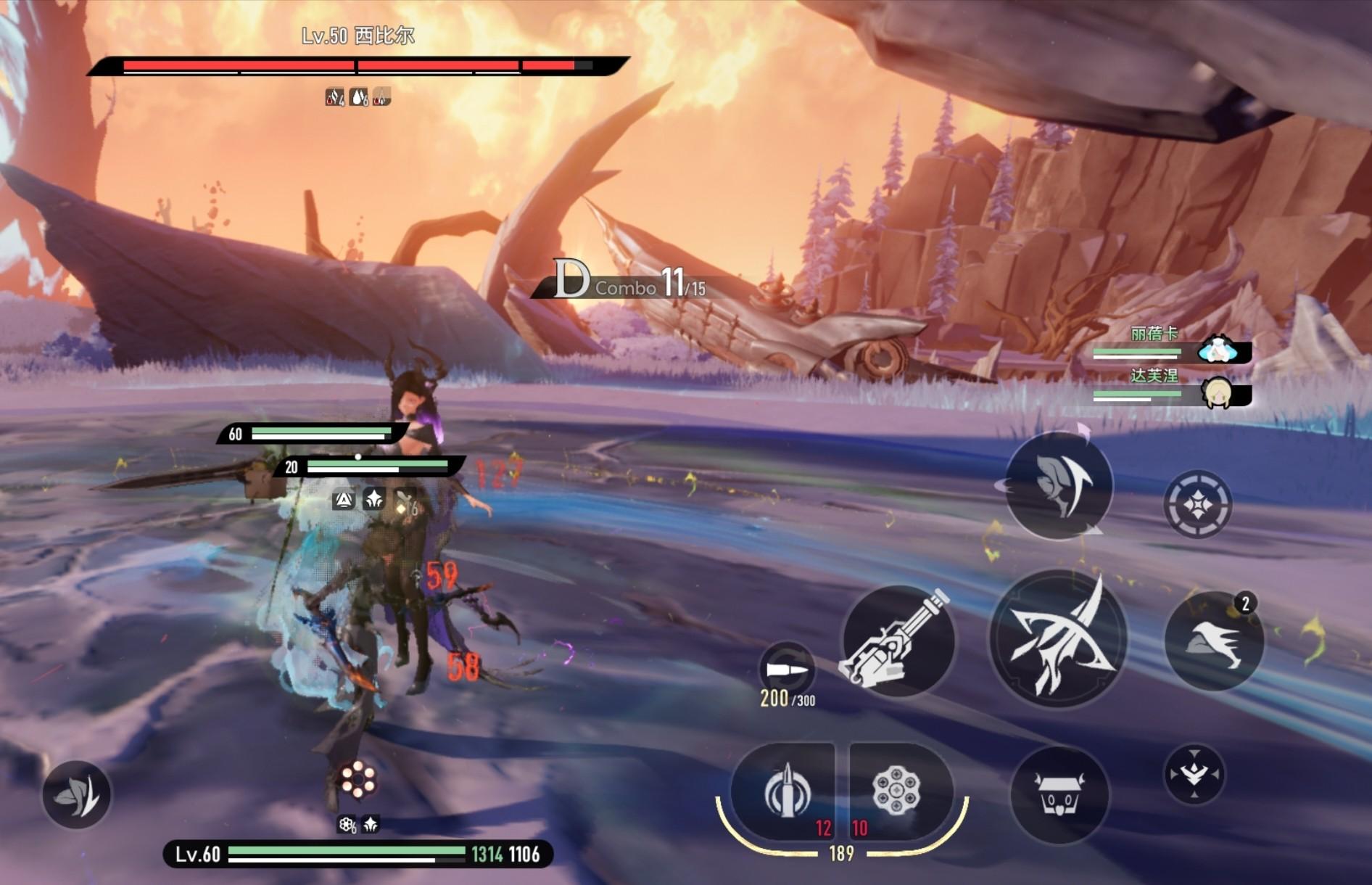1372x885 pixels.
Task: Activate the bullet skill costing 12
Action: [x=785, y=792]
